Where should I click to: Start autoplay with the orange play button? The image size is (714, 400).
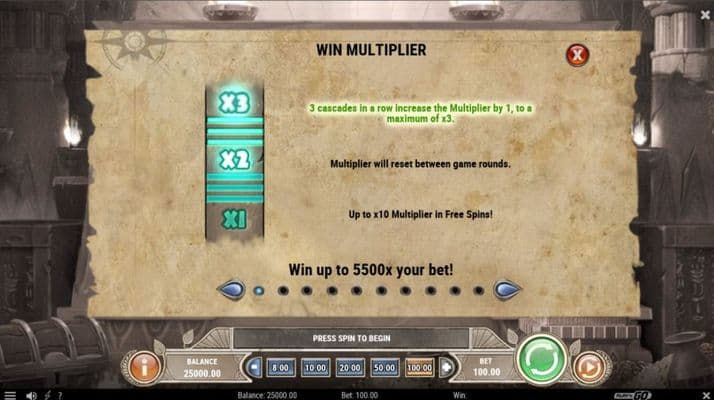tap(590, 367)
